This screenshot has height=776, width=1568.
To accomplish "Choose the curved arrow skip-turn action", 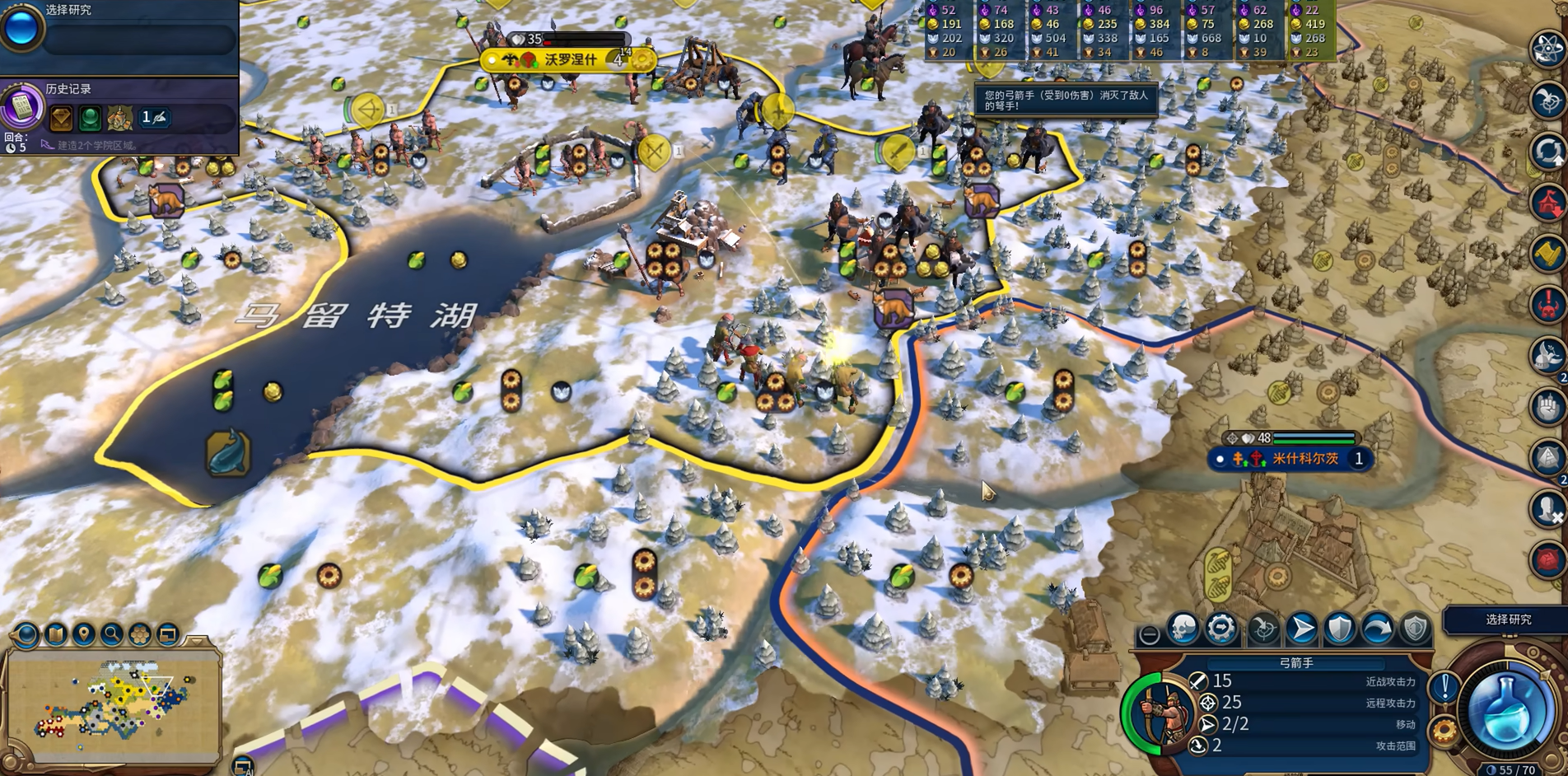I will (x=1378, y=629).
